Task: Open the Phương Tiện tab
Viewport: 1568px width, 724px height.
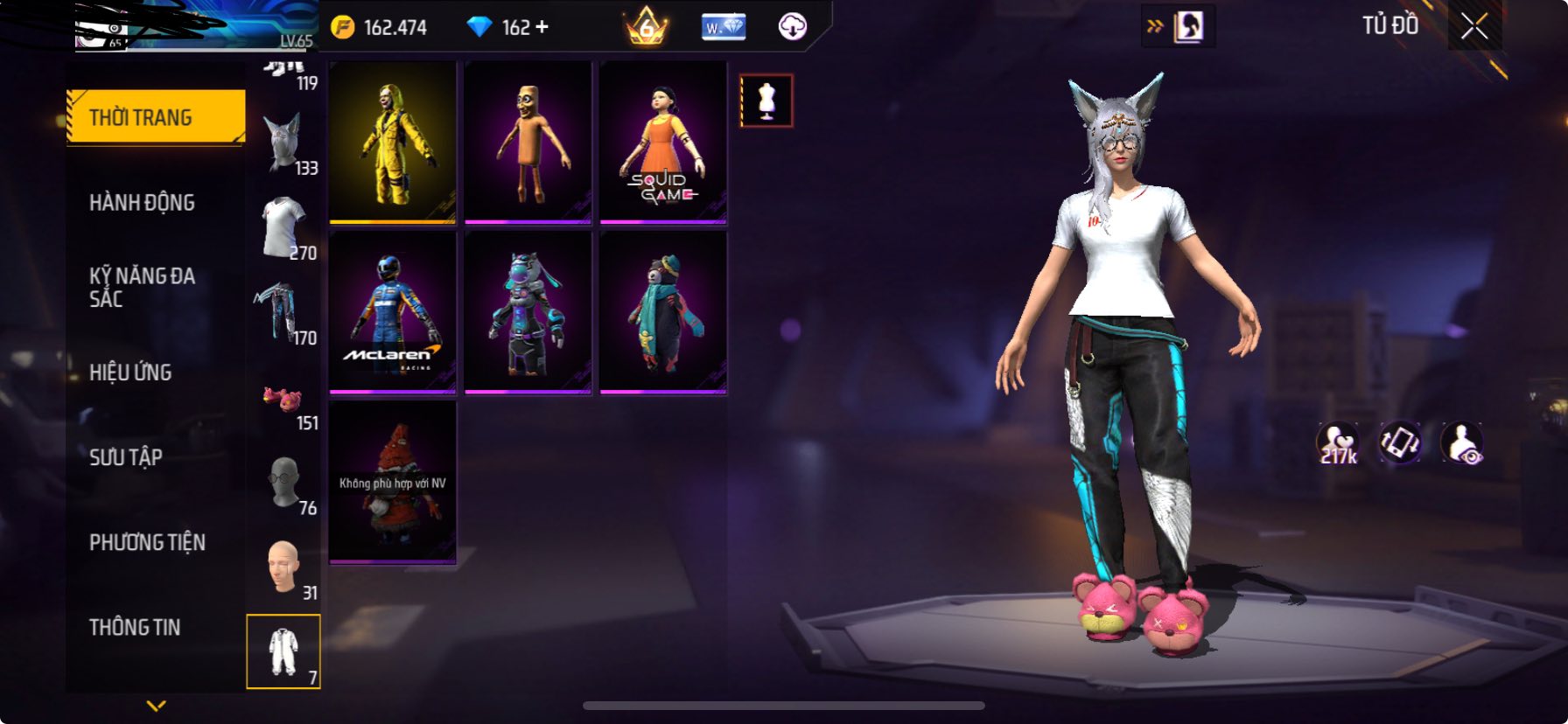Action: (147, 542)
